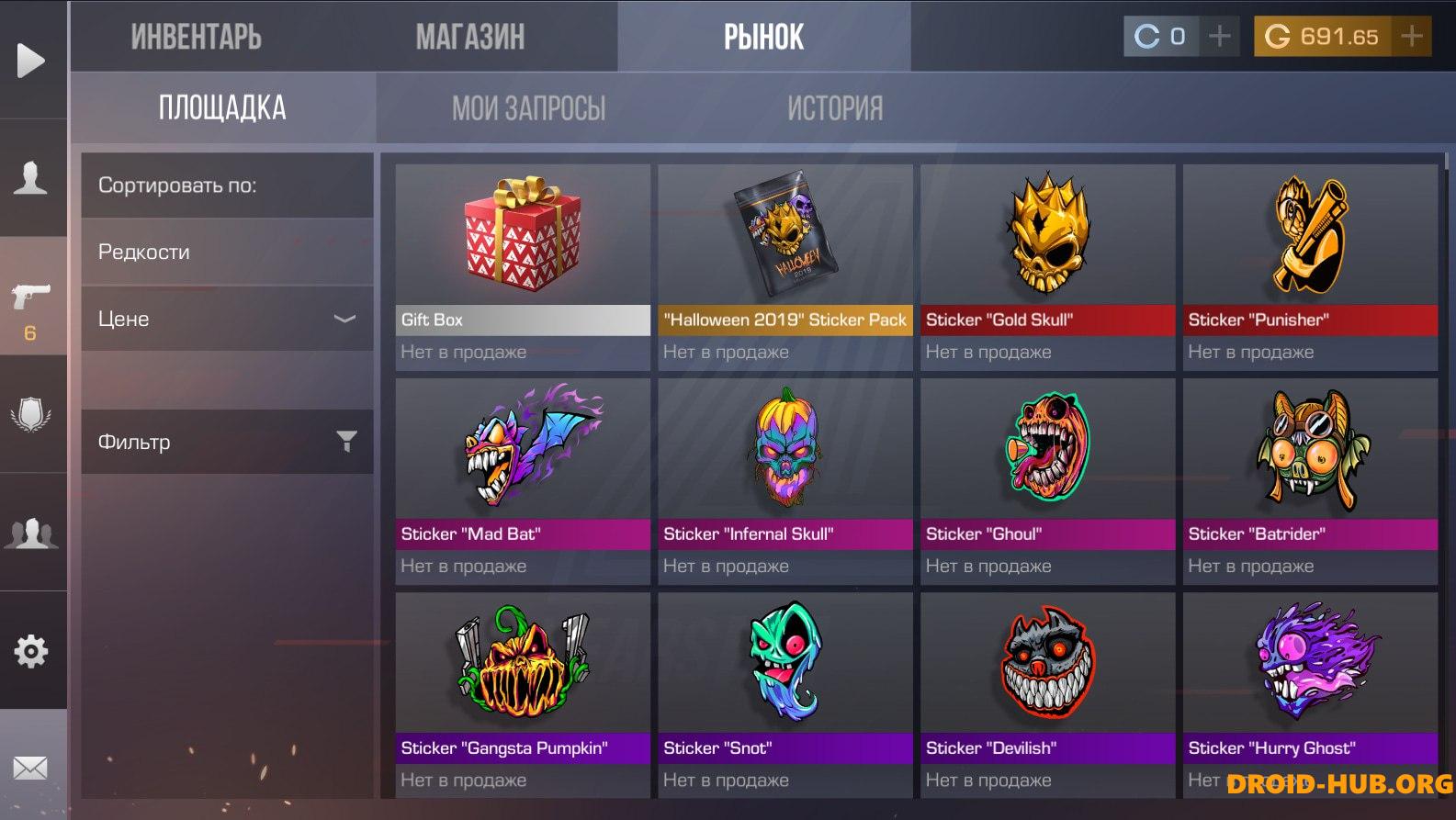Add silver coins with the plus button

[1219, 37]
